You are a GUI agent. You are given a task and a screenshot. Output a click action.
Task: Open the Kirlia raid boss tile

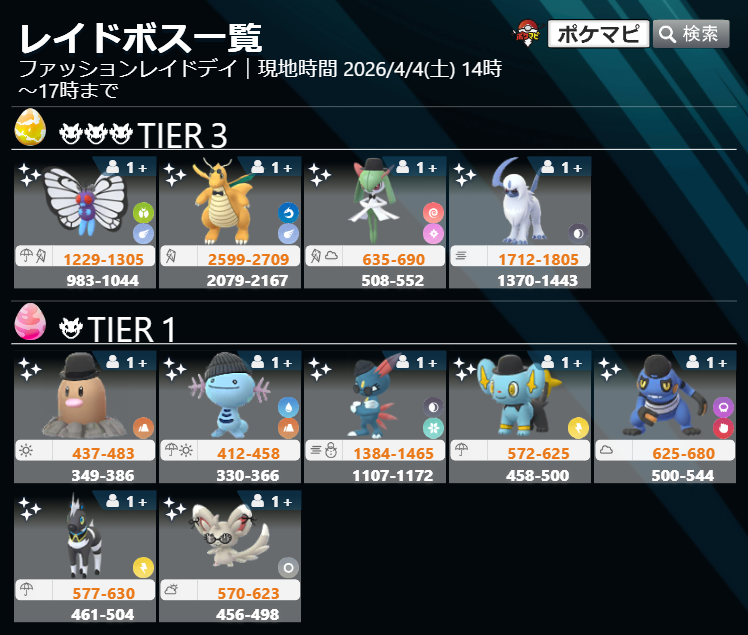[375, 222]
